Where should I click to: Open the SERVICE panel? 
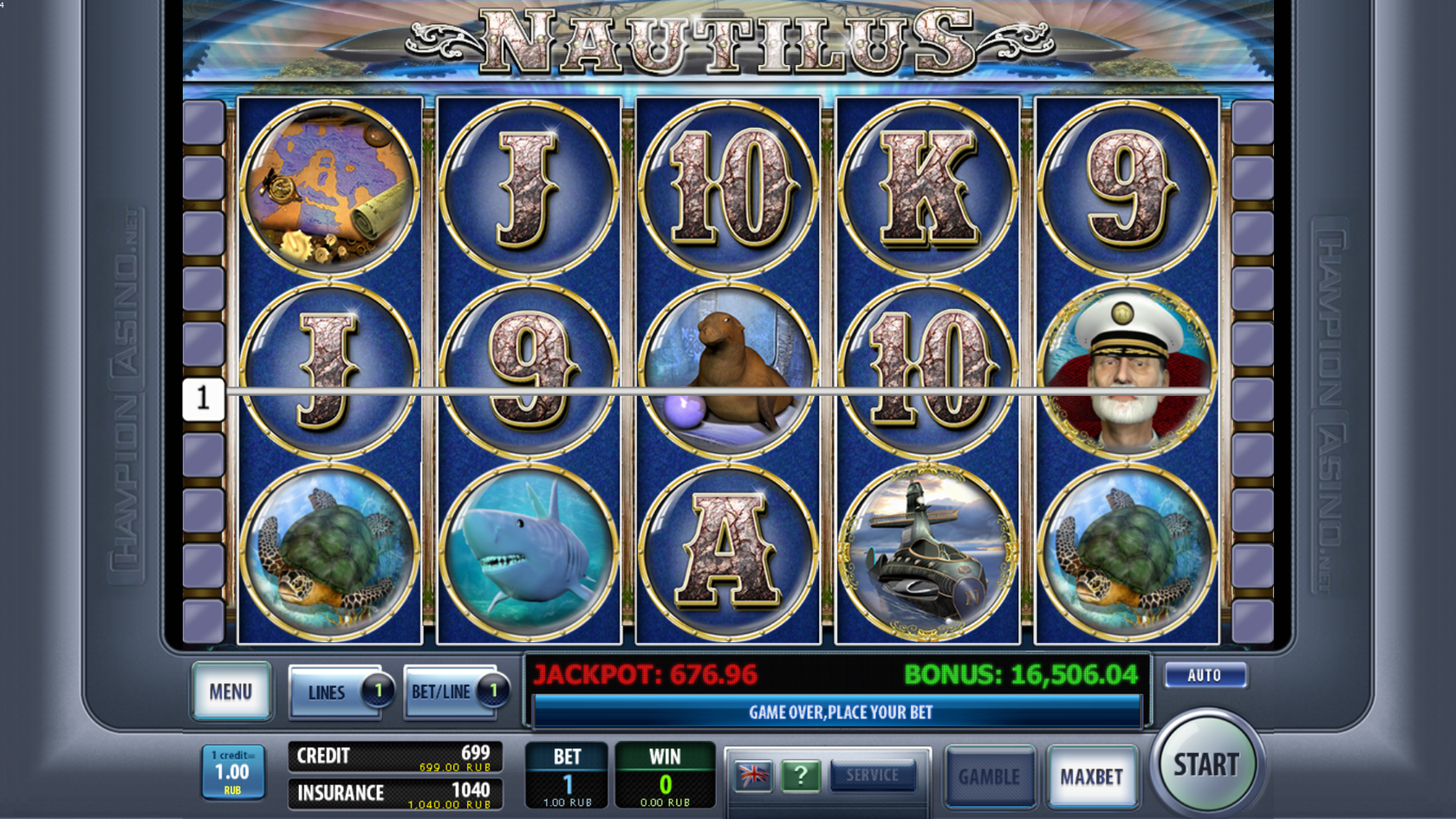(x=872, y=775)
